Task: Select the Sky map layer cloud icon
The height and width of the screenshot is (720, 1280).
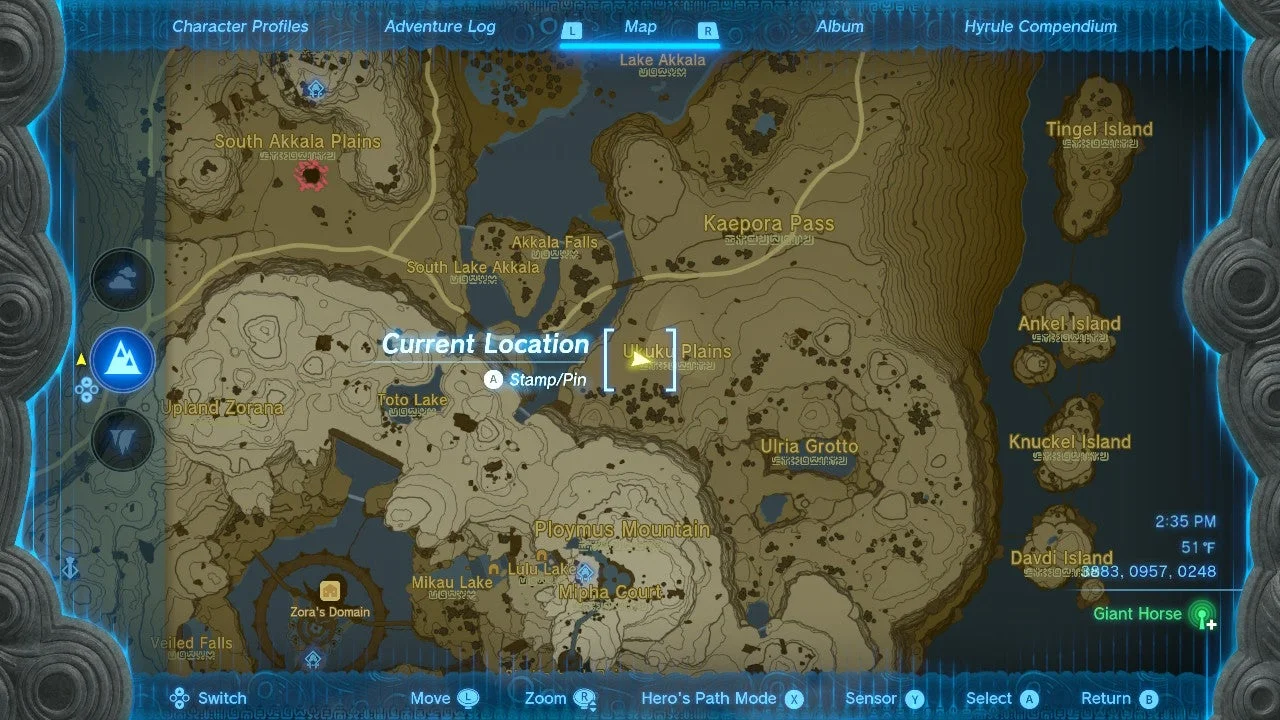Action: (122, 280)
